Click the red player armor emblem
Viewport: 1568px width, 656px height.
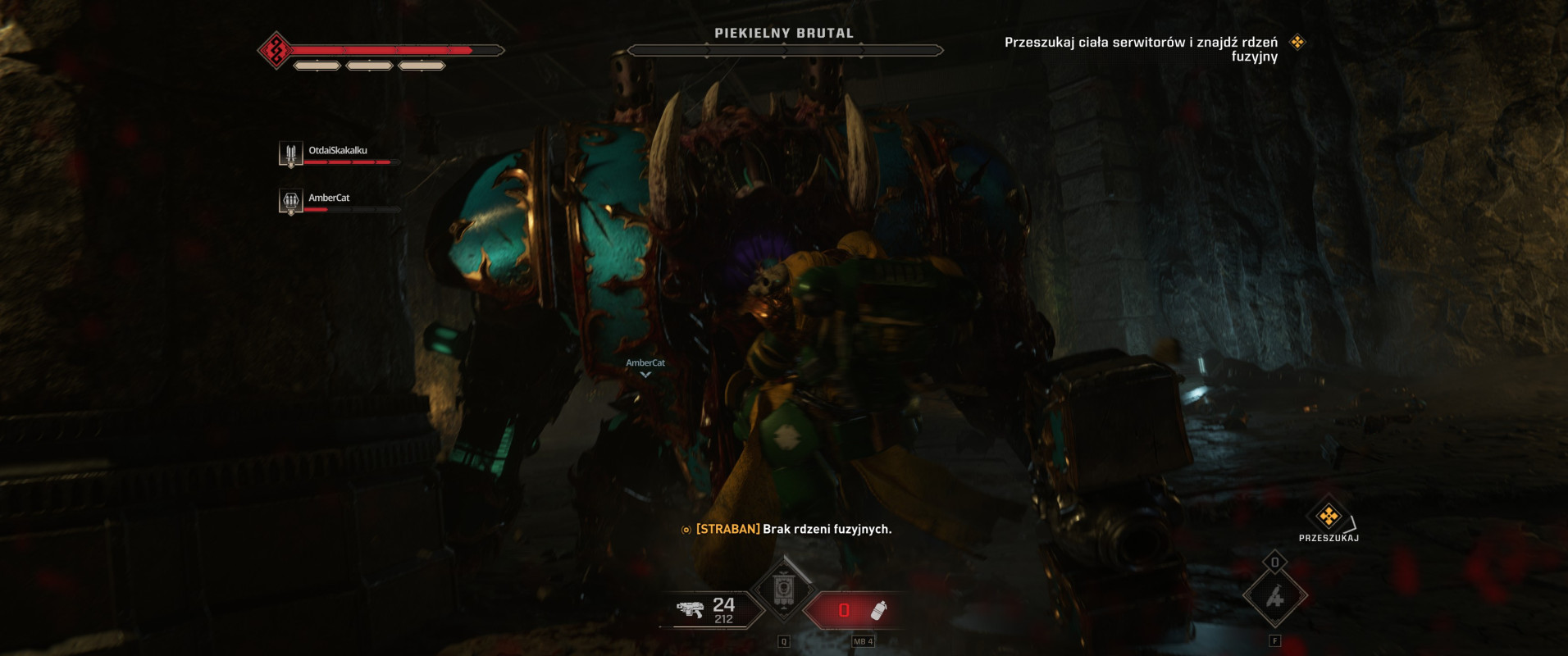(276, 51)
